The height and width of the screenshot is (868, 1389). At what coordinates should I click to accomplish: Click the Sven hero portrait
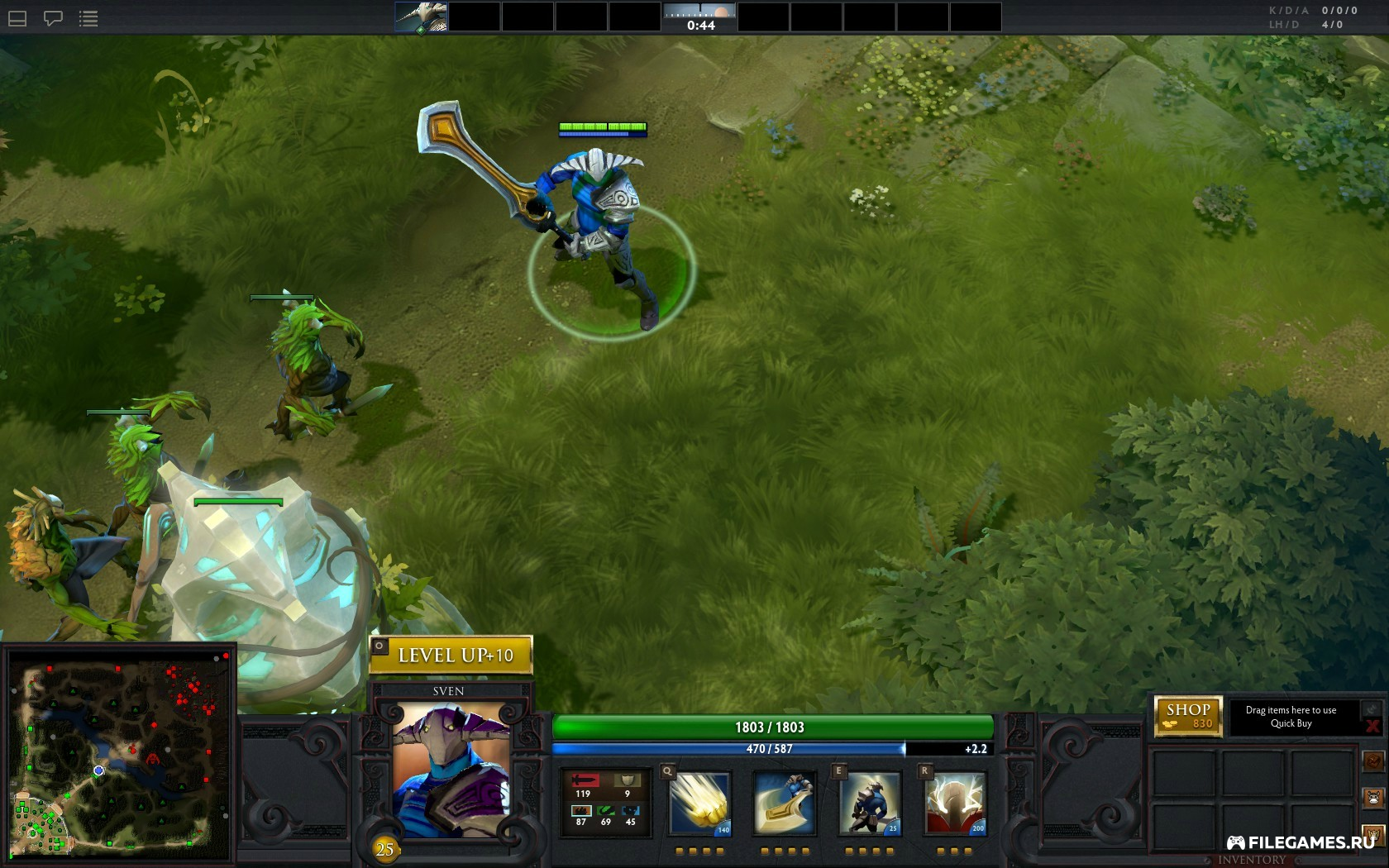pos(451,769)
